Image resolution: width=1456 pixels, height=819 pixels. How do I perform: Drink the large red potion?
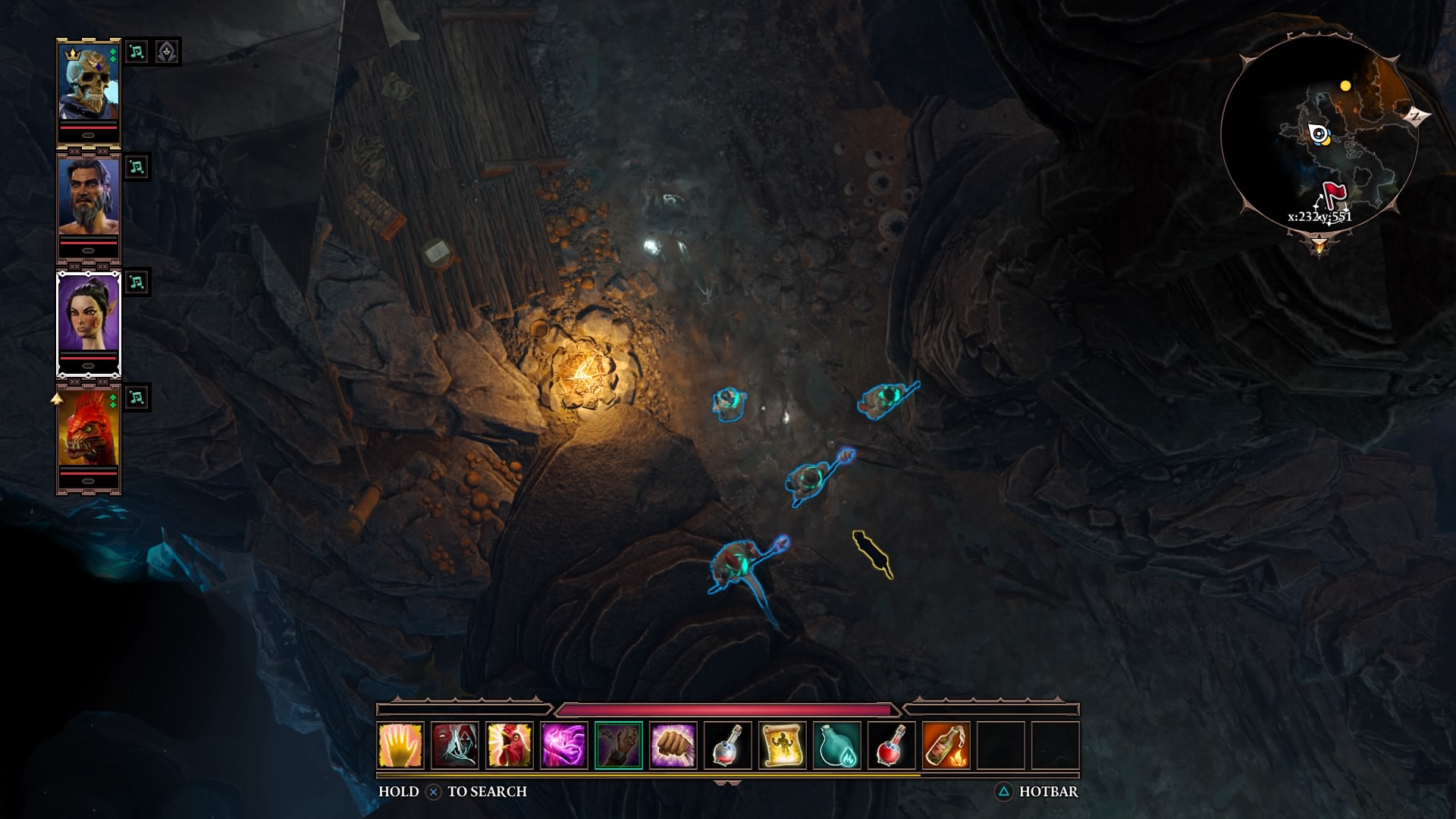point(892,745)
